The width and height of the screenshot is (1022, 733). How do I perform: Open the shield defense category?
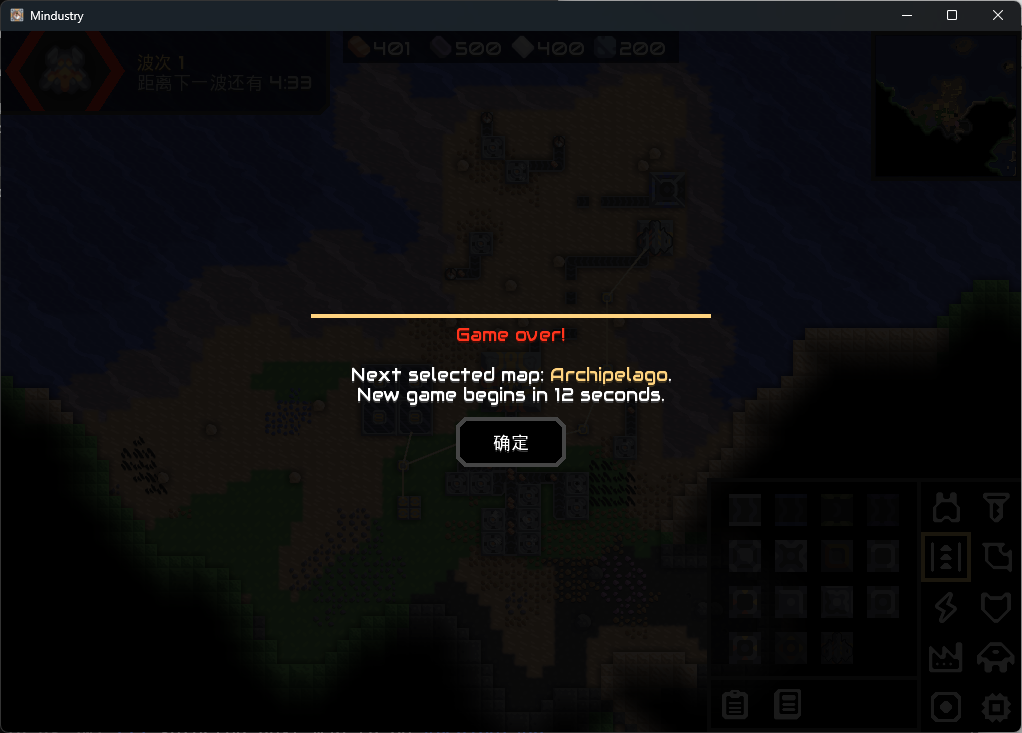995,607
